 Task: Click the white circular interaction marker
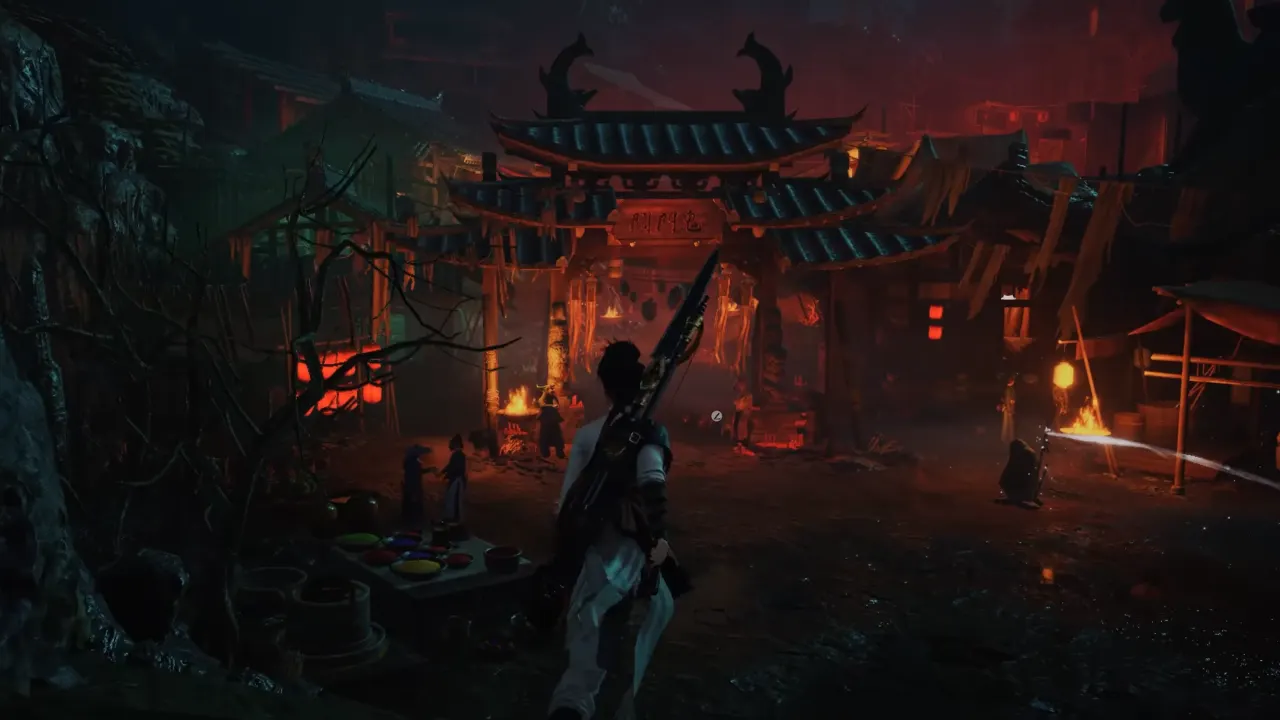click(716, 416)
